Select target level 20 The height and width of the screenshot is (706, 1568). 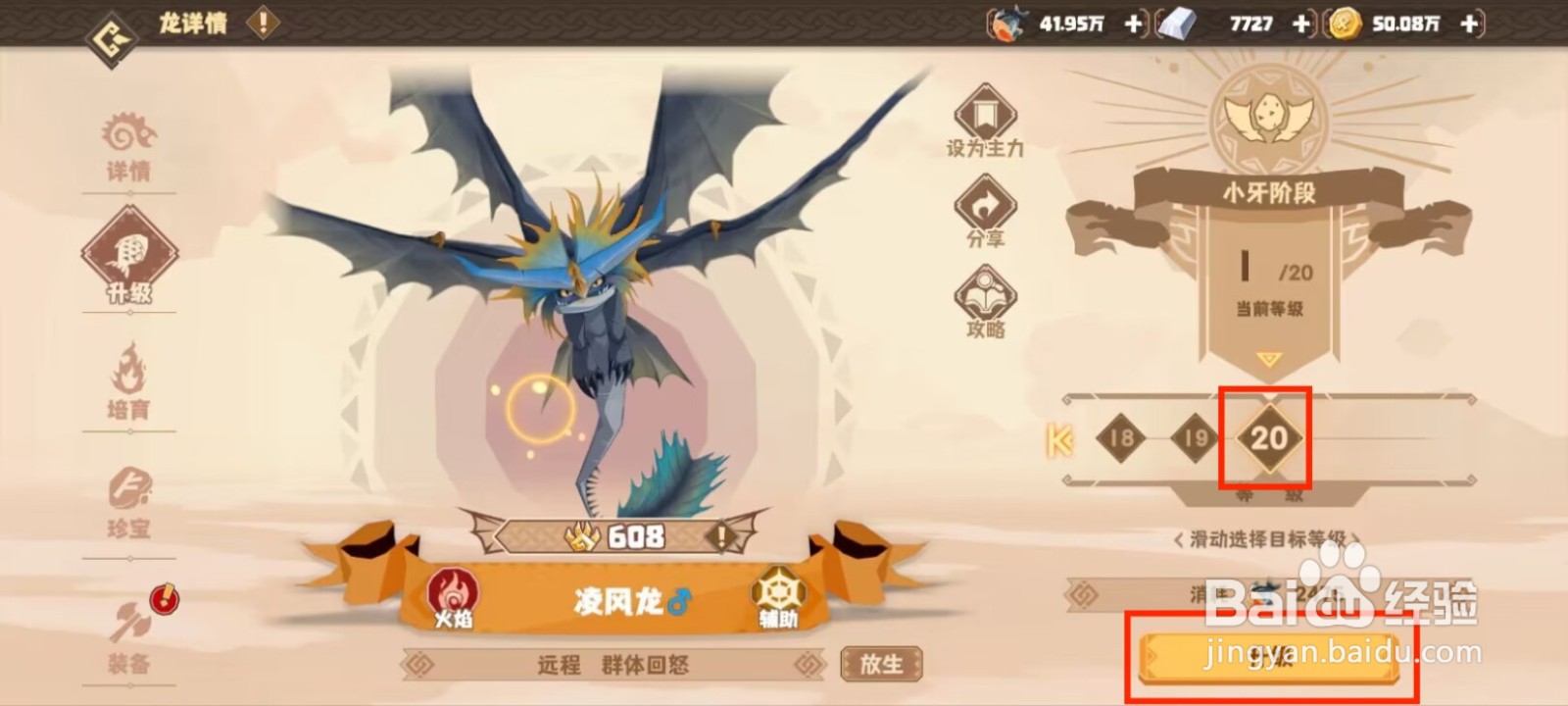[x=1267, y=438]
